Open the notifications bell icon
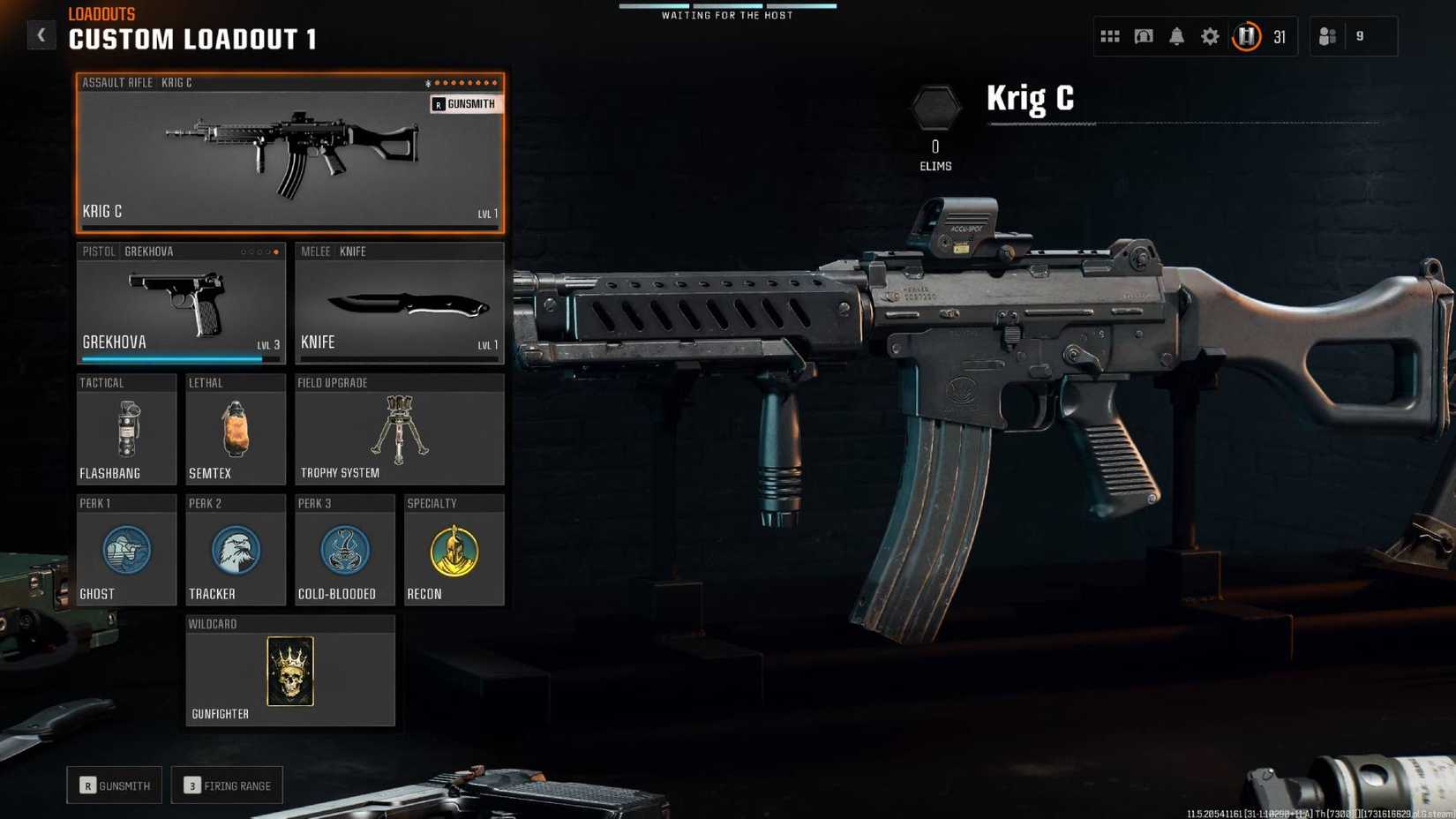Image resolution: width=1456 pixels, height=819 pixels. pos(1176,36)
